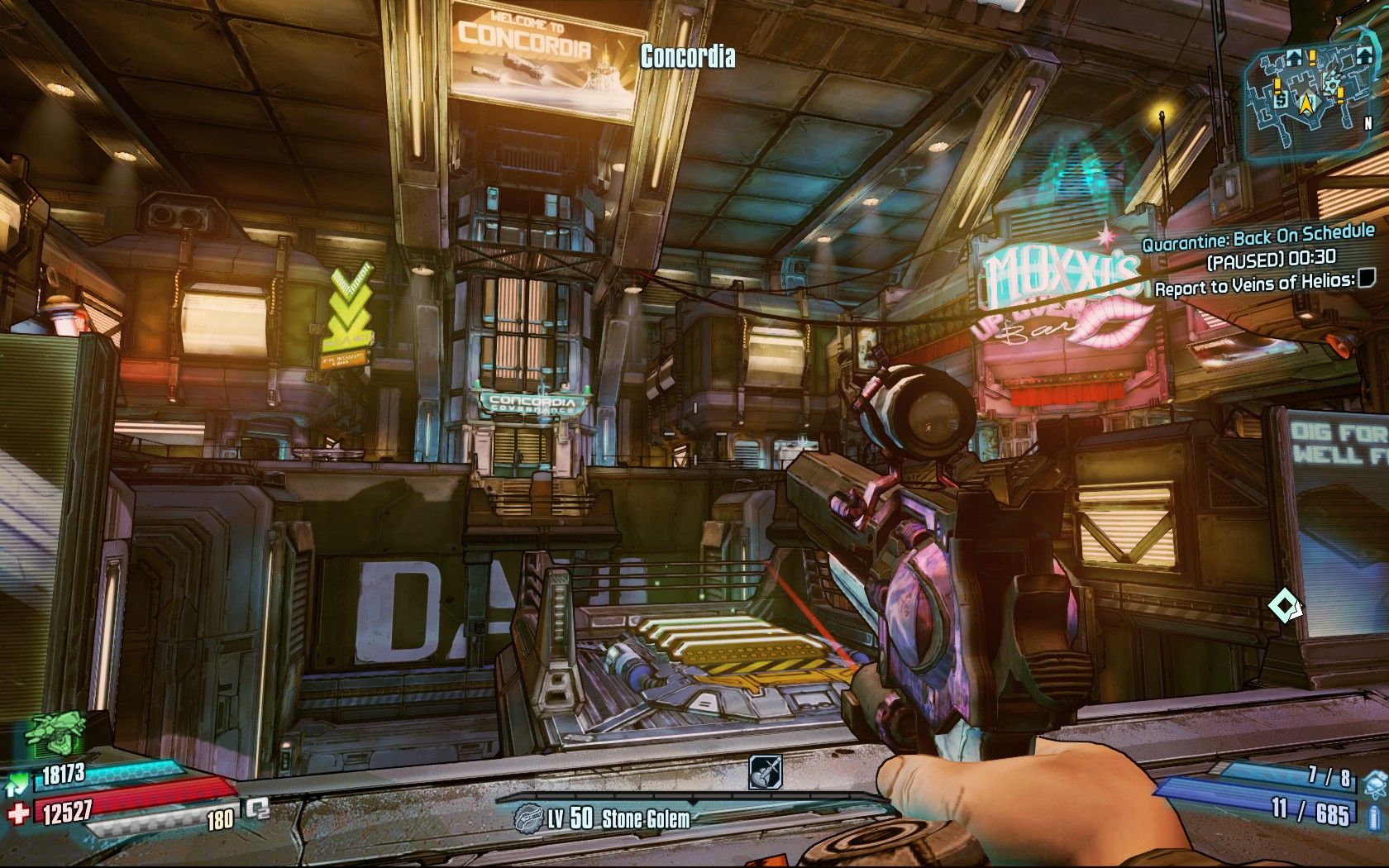Image resolution: width=1389 pixels, height=868 pixels.
Task: Click the diamond objective waypoint marker
Action: 1284,608
